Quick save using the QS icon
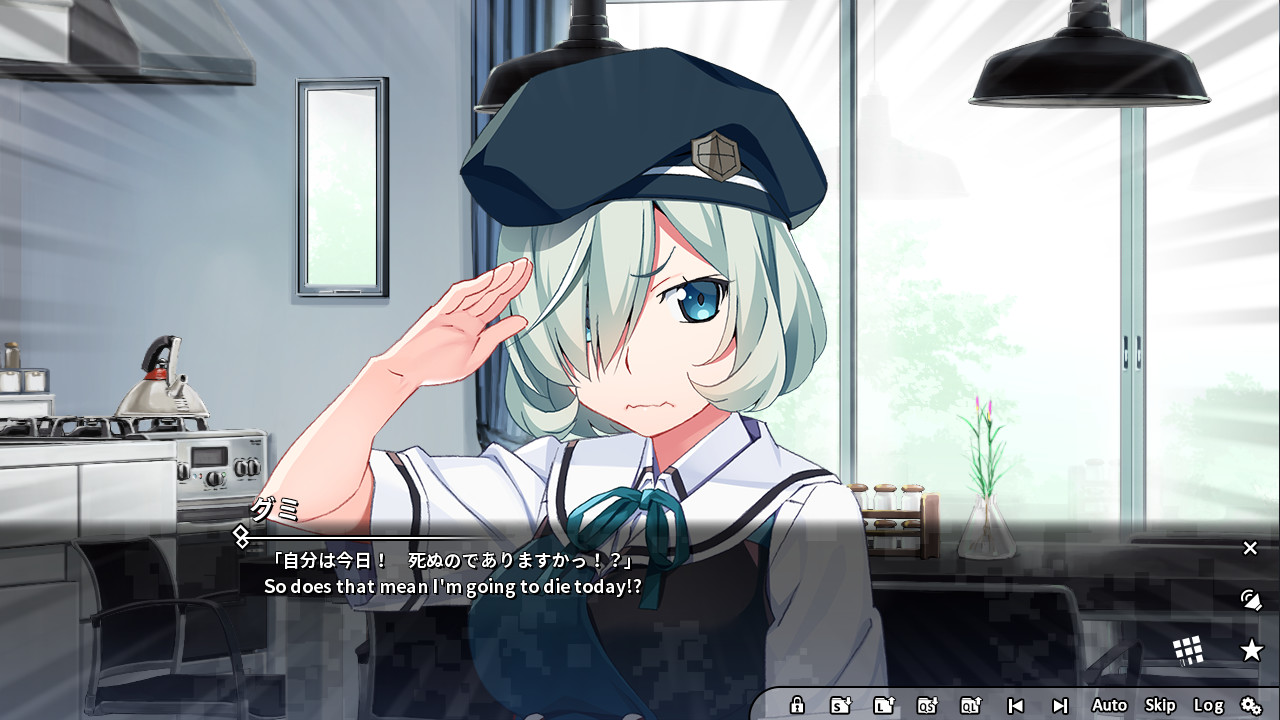 coord(926,705)
